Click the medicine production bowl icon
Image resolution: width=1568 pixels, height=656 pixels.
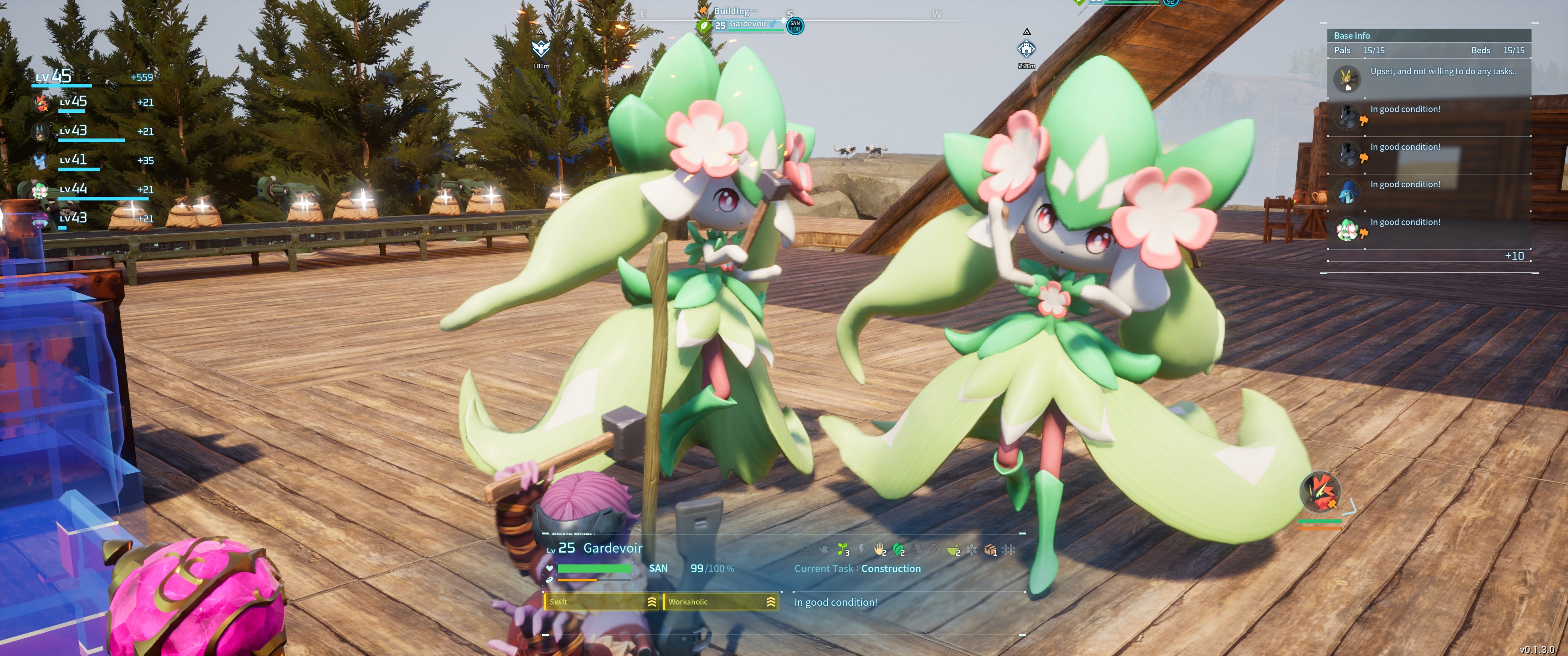(953, 550)
